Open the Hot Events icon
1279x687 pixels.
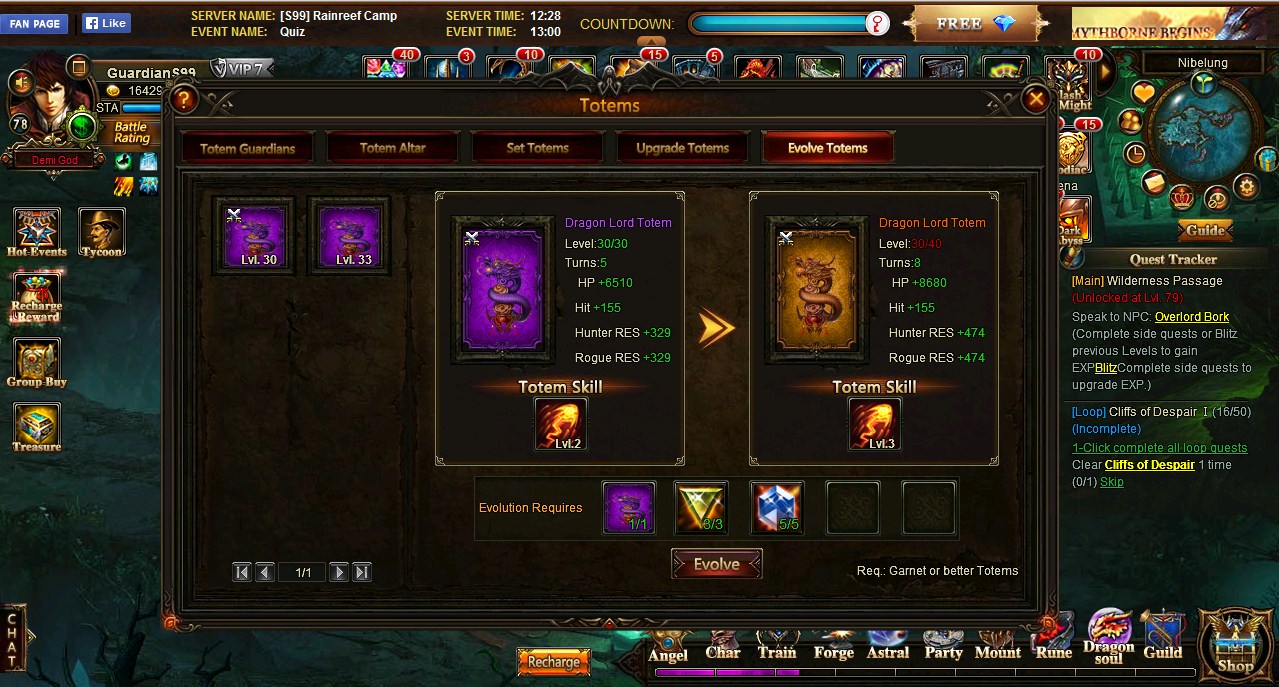[x=37, y=232]
